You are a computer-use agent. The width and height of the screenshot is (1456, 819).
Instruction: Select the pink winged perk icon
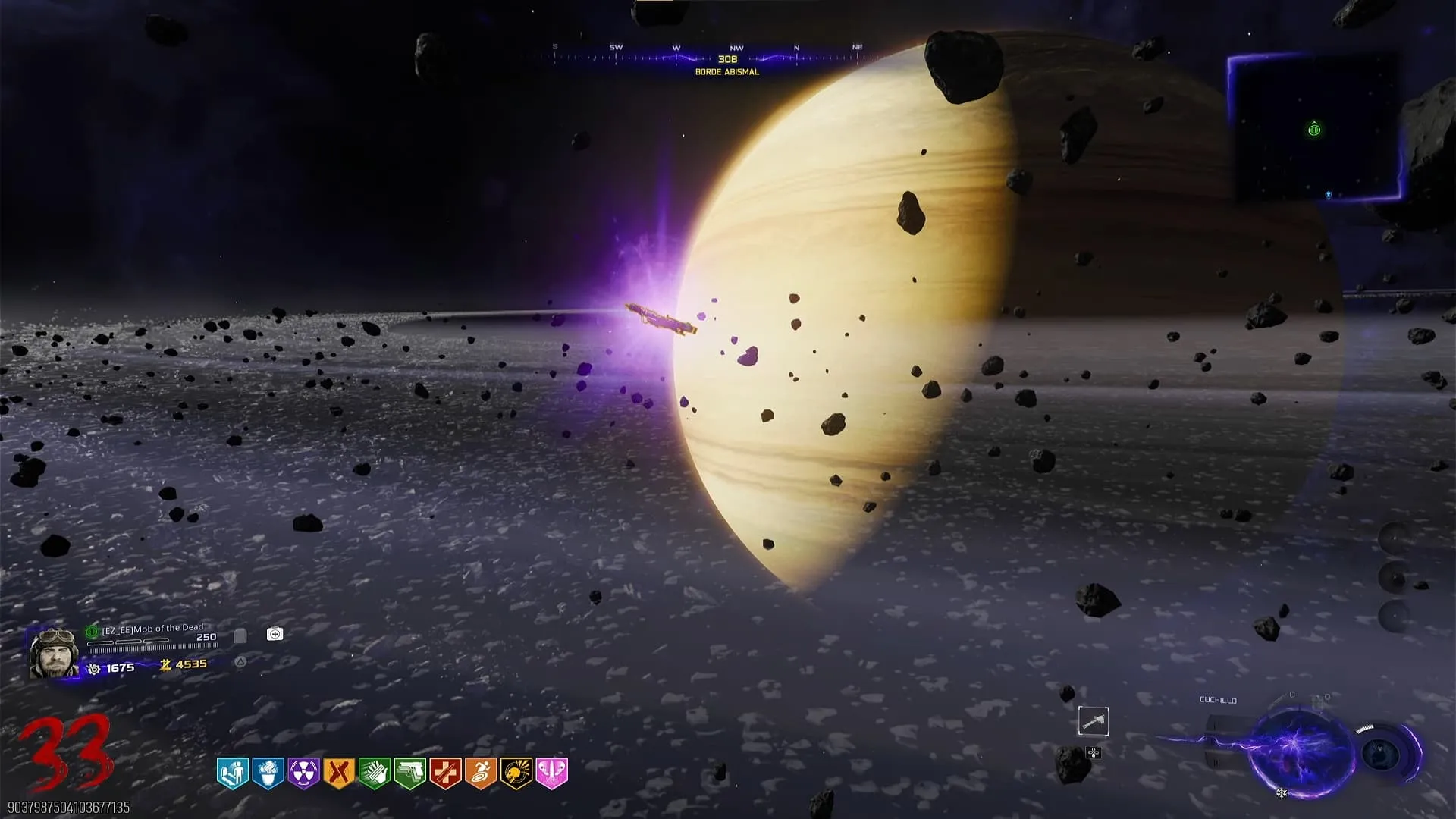point(552,773)
